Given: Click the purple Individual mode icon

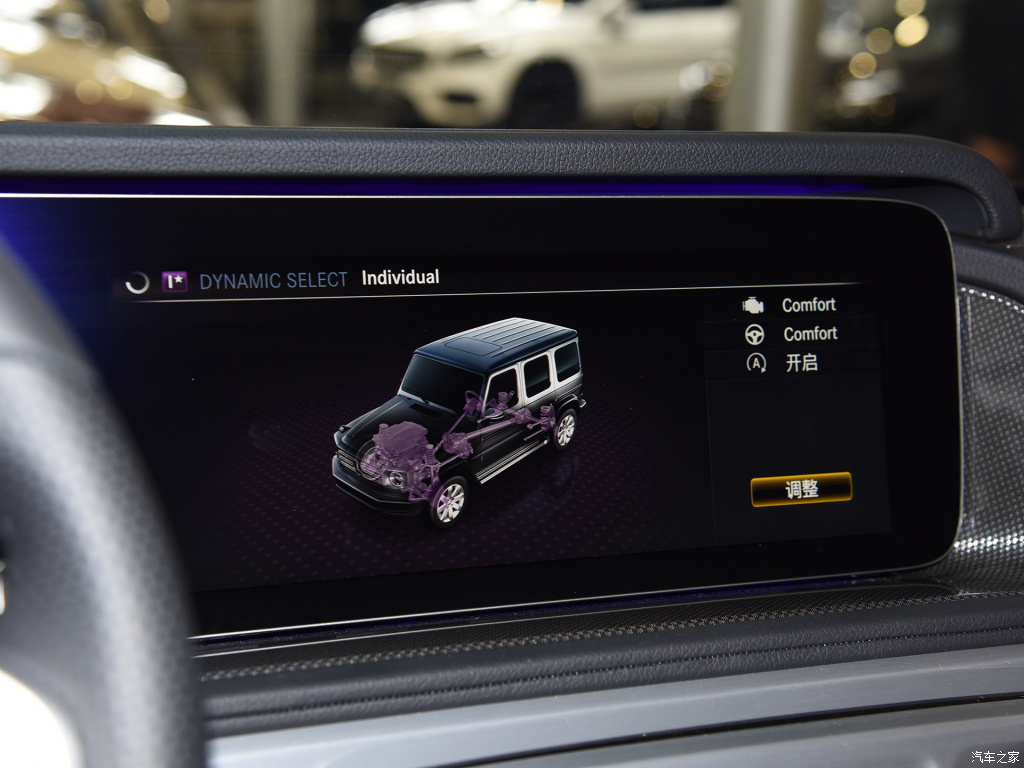Looking at the screenshot, I should [174, 282].
